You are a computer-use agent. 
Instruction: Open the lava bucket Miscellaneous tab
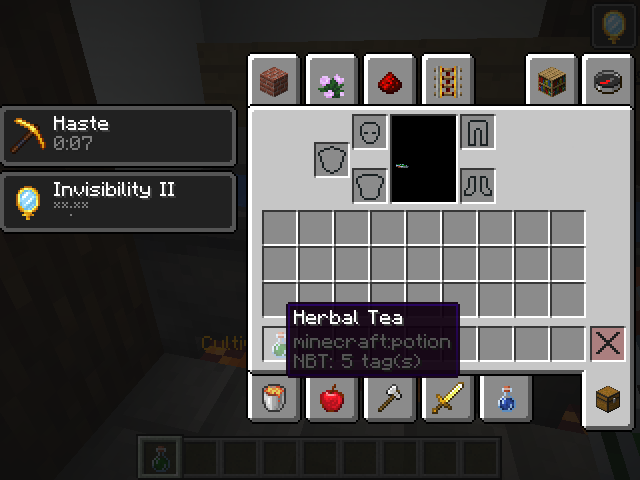point(274,398)
